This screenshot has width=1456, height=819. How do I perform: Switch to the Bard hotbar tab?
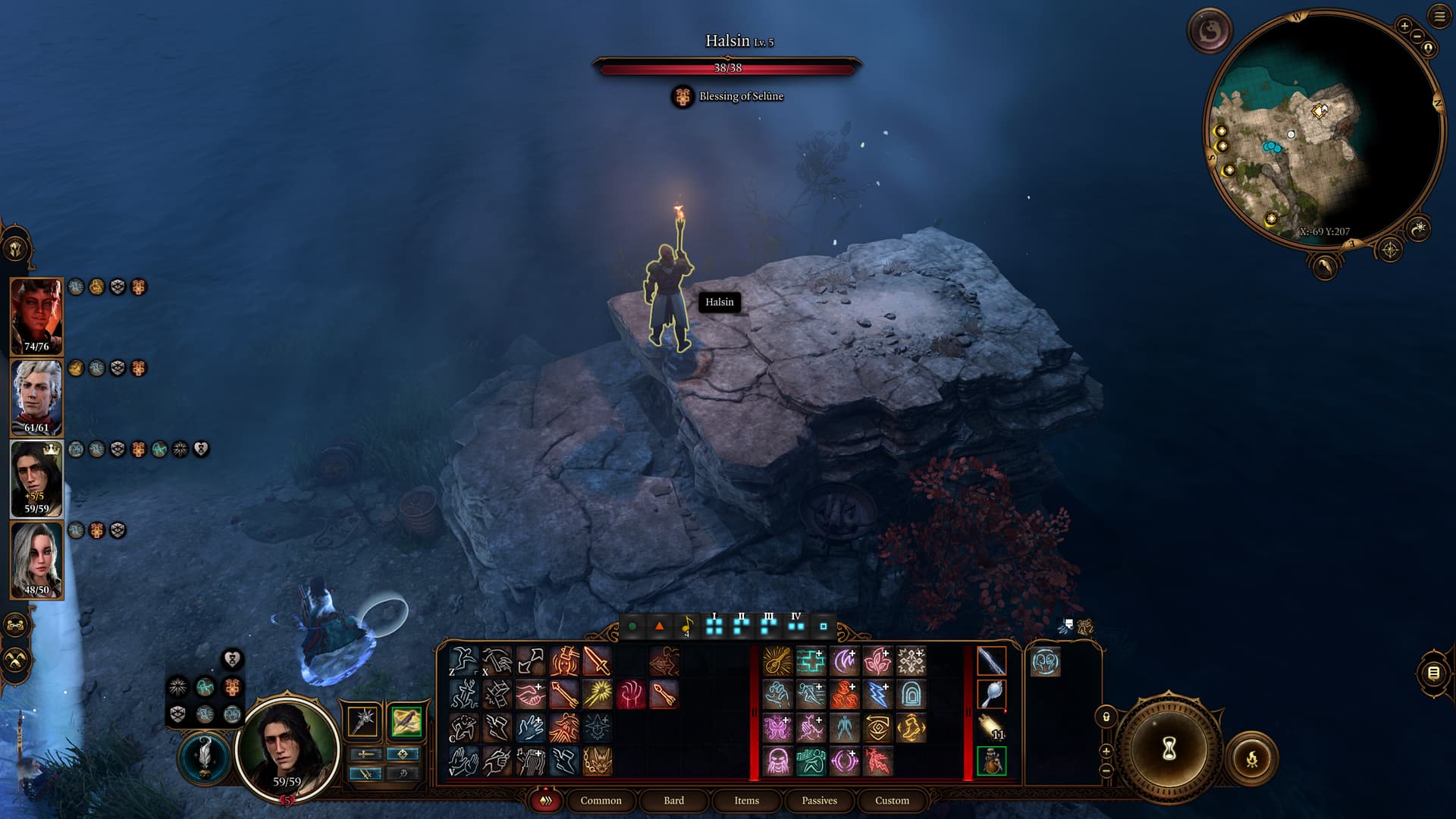[x=673, y=800]
